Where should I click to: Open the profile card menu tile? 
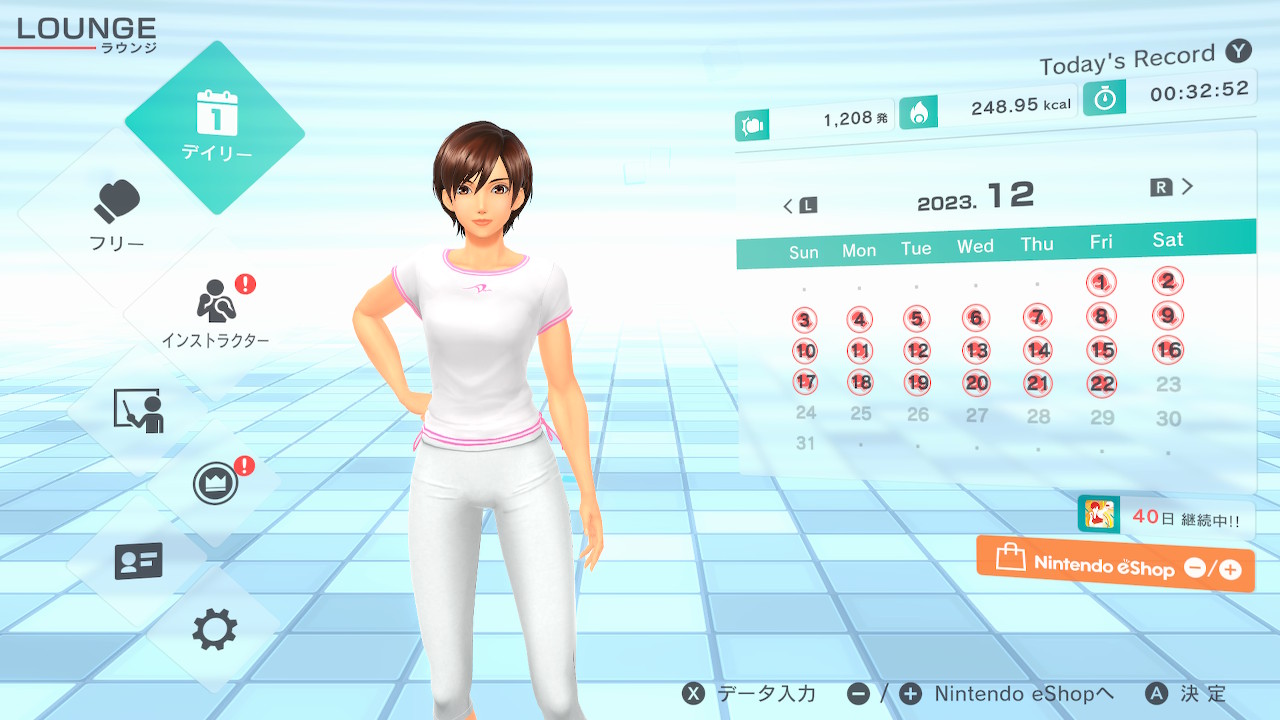[138, 560]
